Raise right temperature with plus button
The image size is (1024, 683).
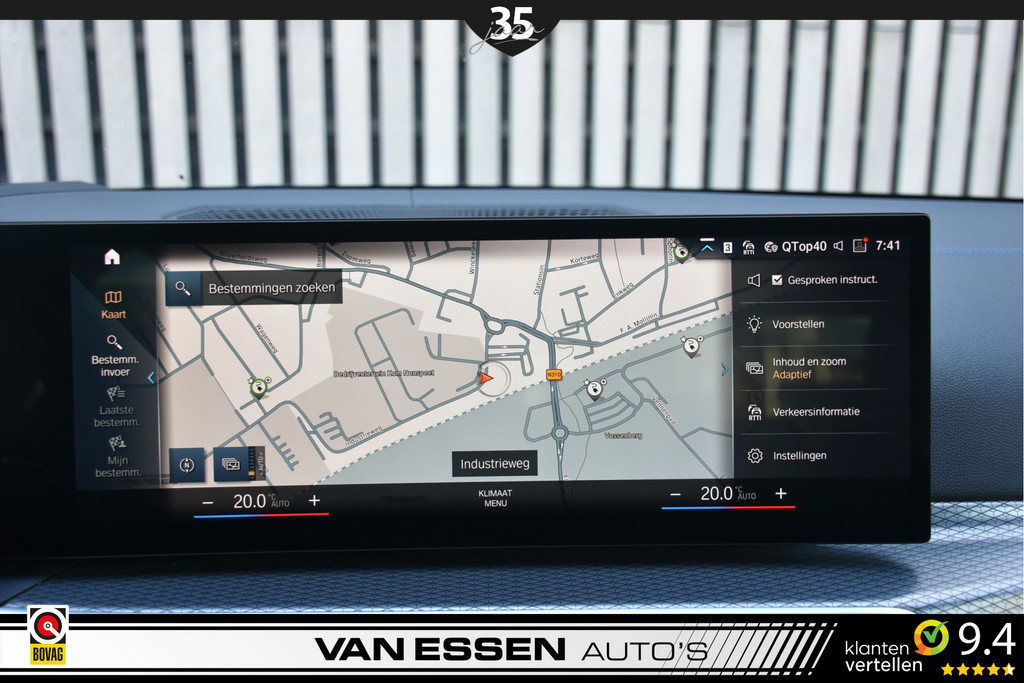(781, 494)
